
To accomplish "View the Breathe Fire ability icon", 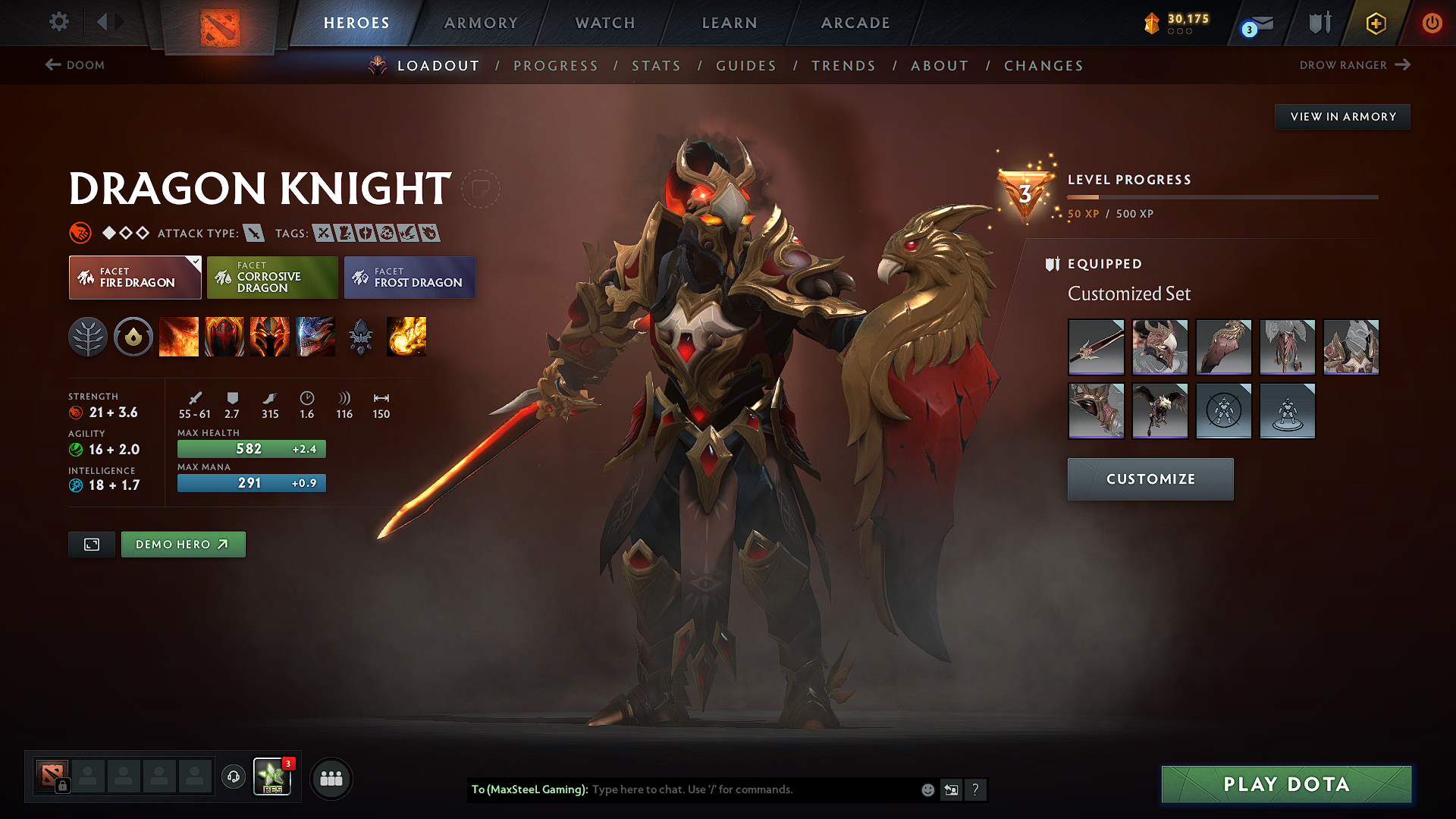I will [x=179, y=337].
